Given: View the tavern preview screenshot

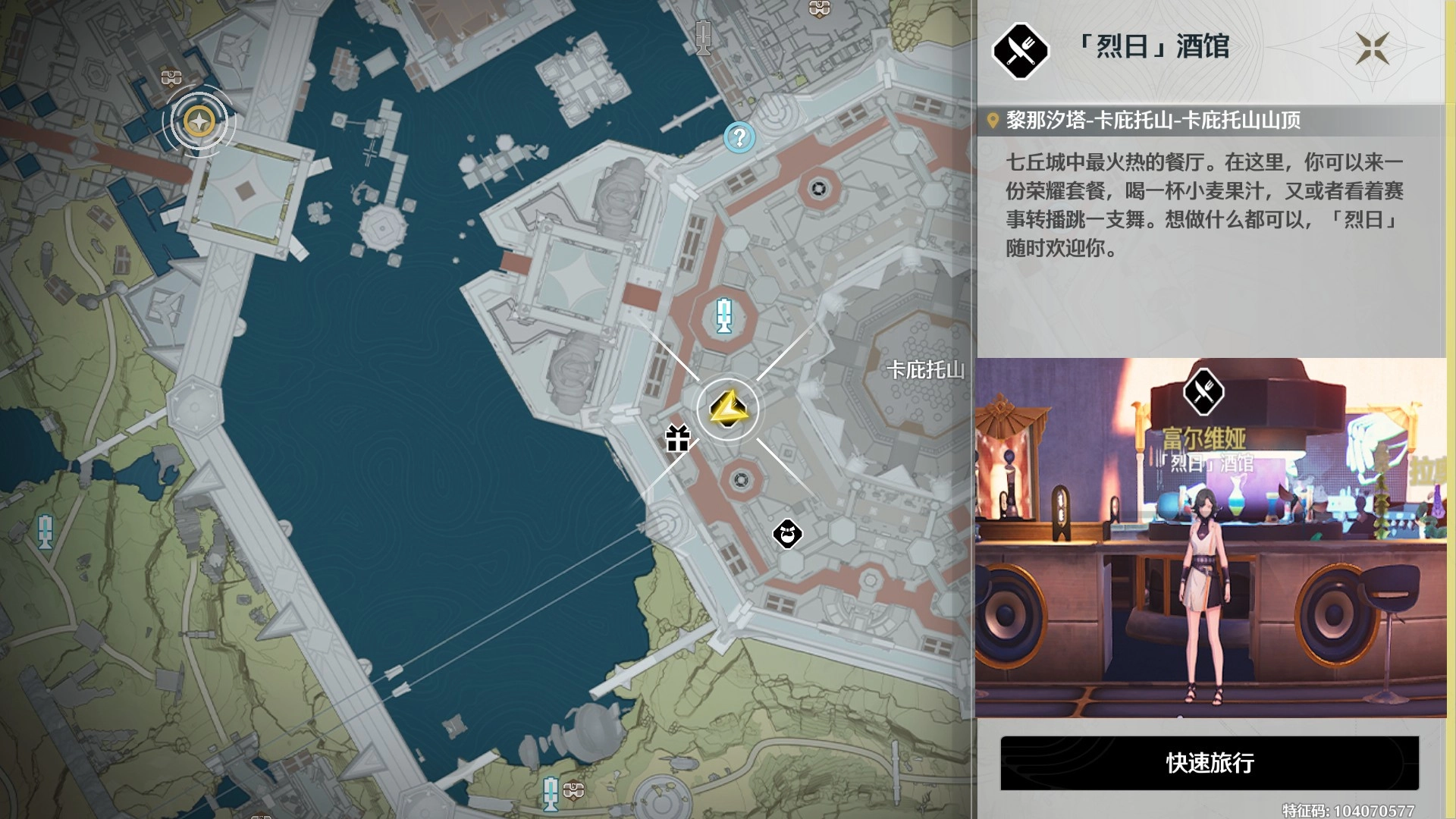Looking at the screenshot, I should click(1210, 537).
